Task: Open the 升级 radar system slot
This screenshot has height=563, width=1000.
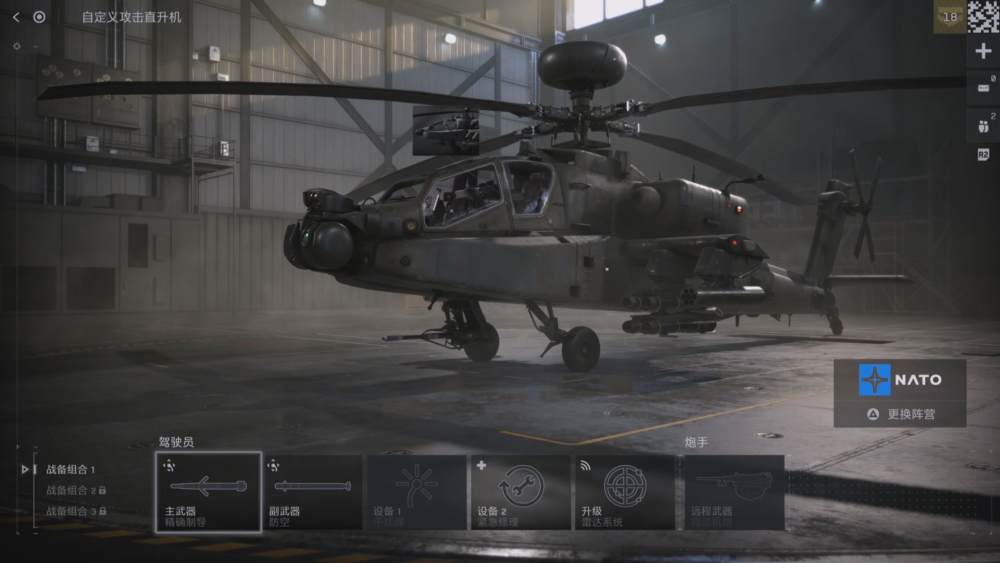Action: coord(625,492)
